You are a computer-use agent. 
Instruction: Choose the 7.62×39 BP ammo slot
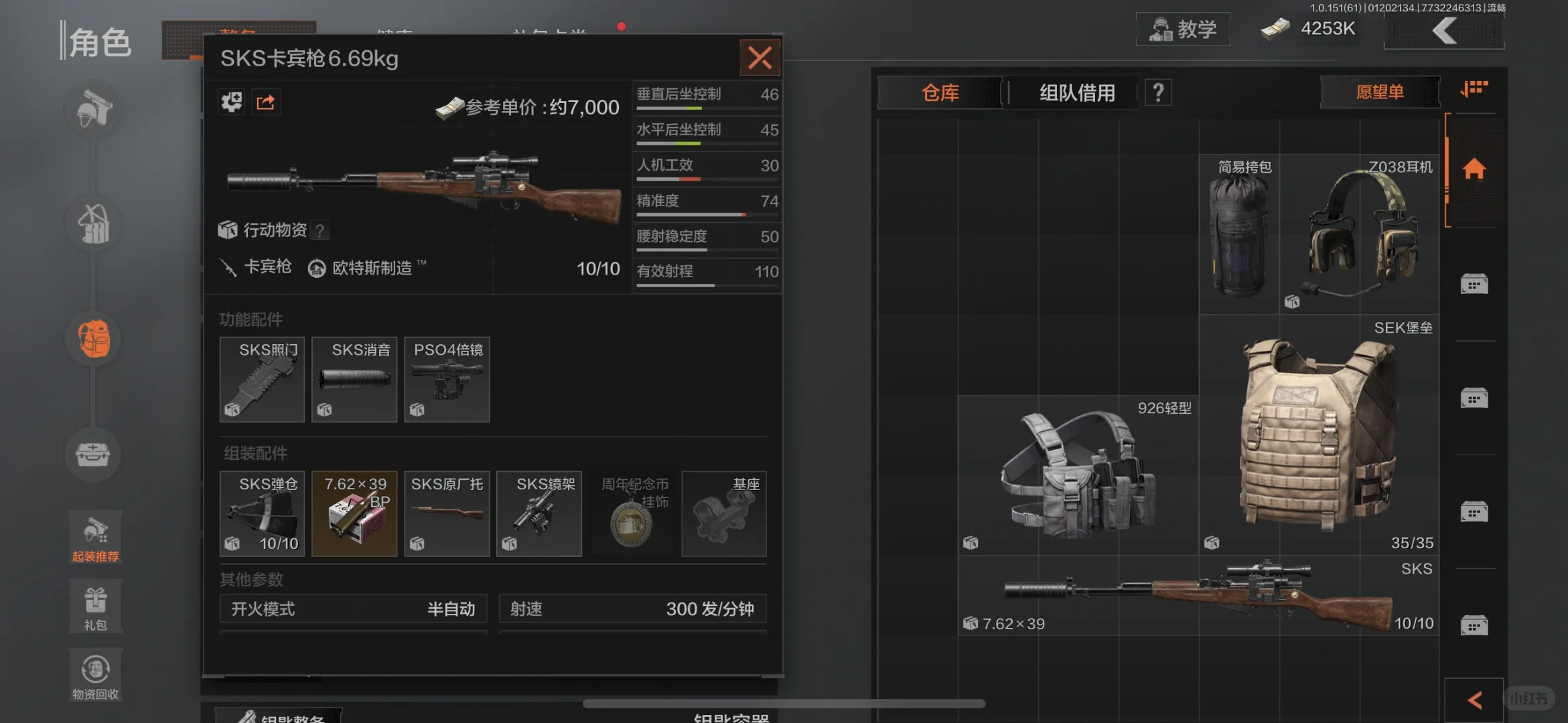point(354,513)
